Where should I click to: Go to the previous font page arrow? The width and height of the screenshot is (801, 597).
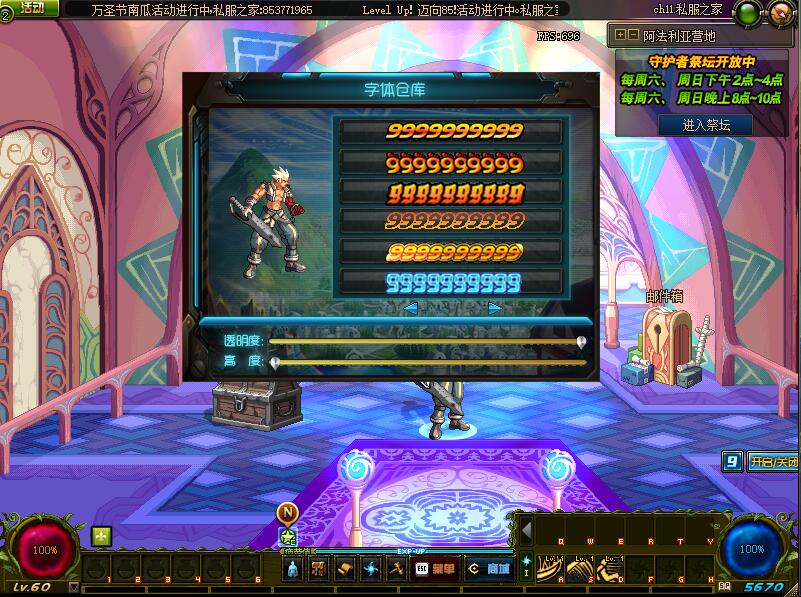[x=410, y=308]
